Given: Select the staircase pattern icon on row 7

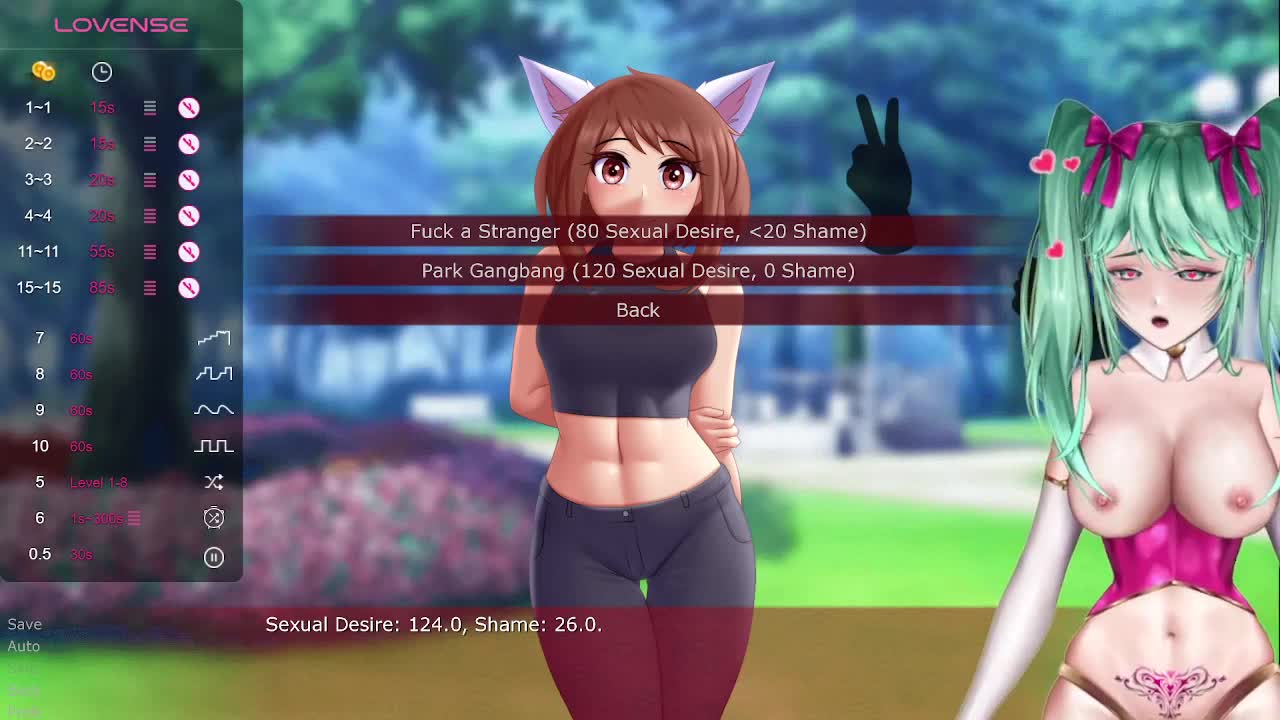Looking at the screenshot, I should click(x=214, y=338).
